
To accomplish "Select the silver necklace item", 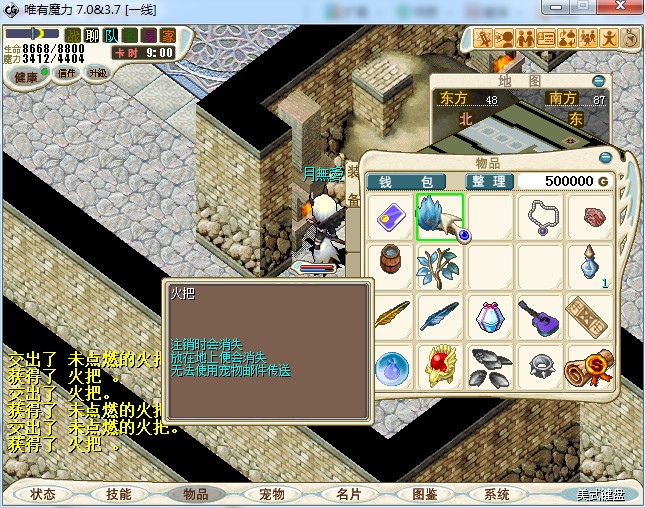I will 540,217.
